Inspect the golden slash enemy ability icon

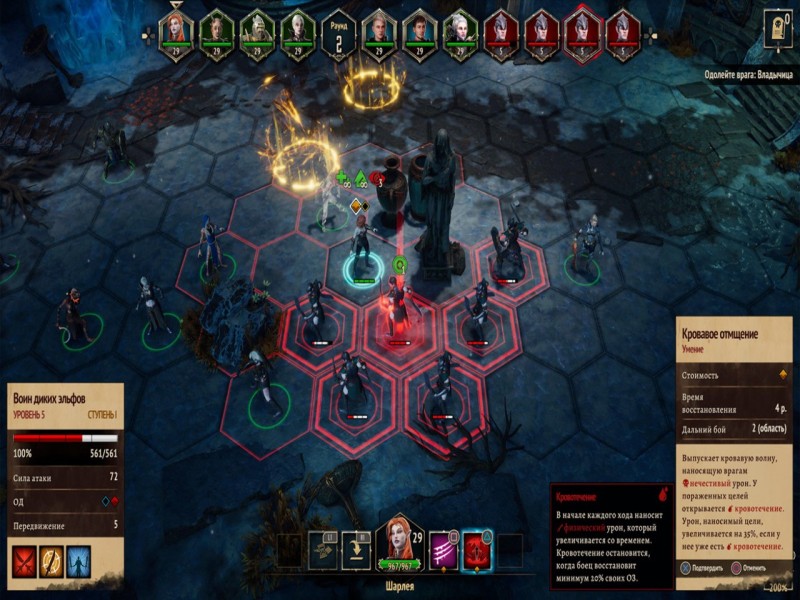coord(51,561)
